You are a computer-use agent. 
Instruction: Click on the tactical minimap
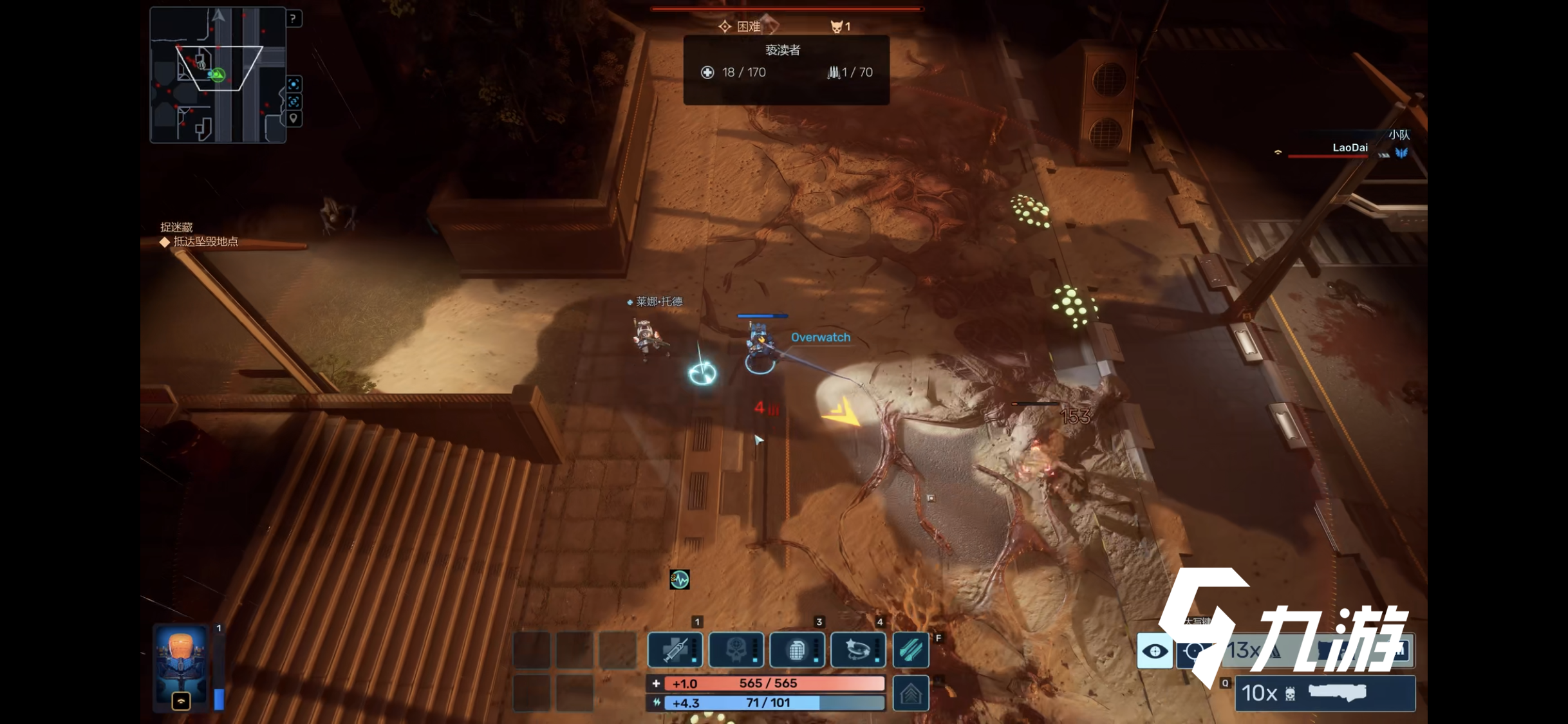[x=218, y=75]
